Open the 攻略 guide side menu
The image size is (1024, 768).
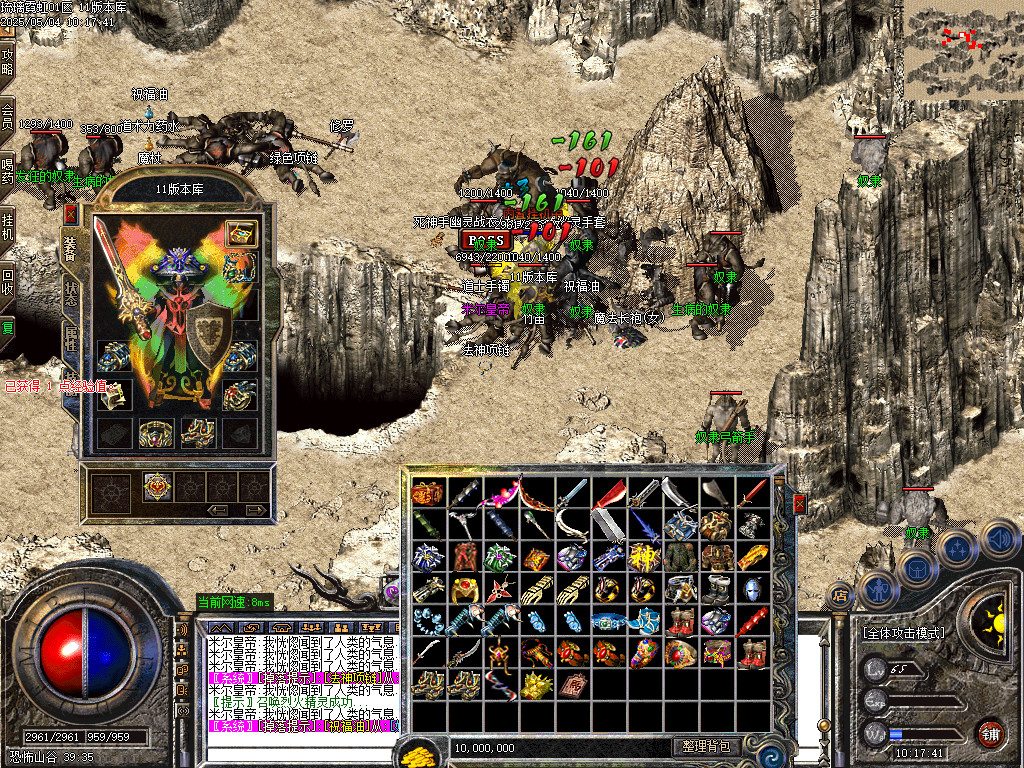pos(8,62)
